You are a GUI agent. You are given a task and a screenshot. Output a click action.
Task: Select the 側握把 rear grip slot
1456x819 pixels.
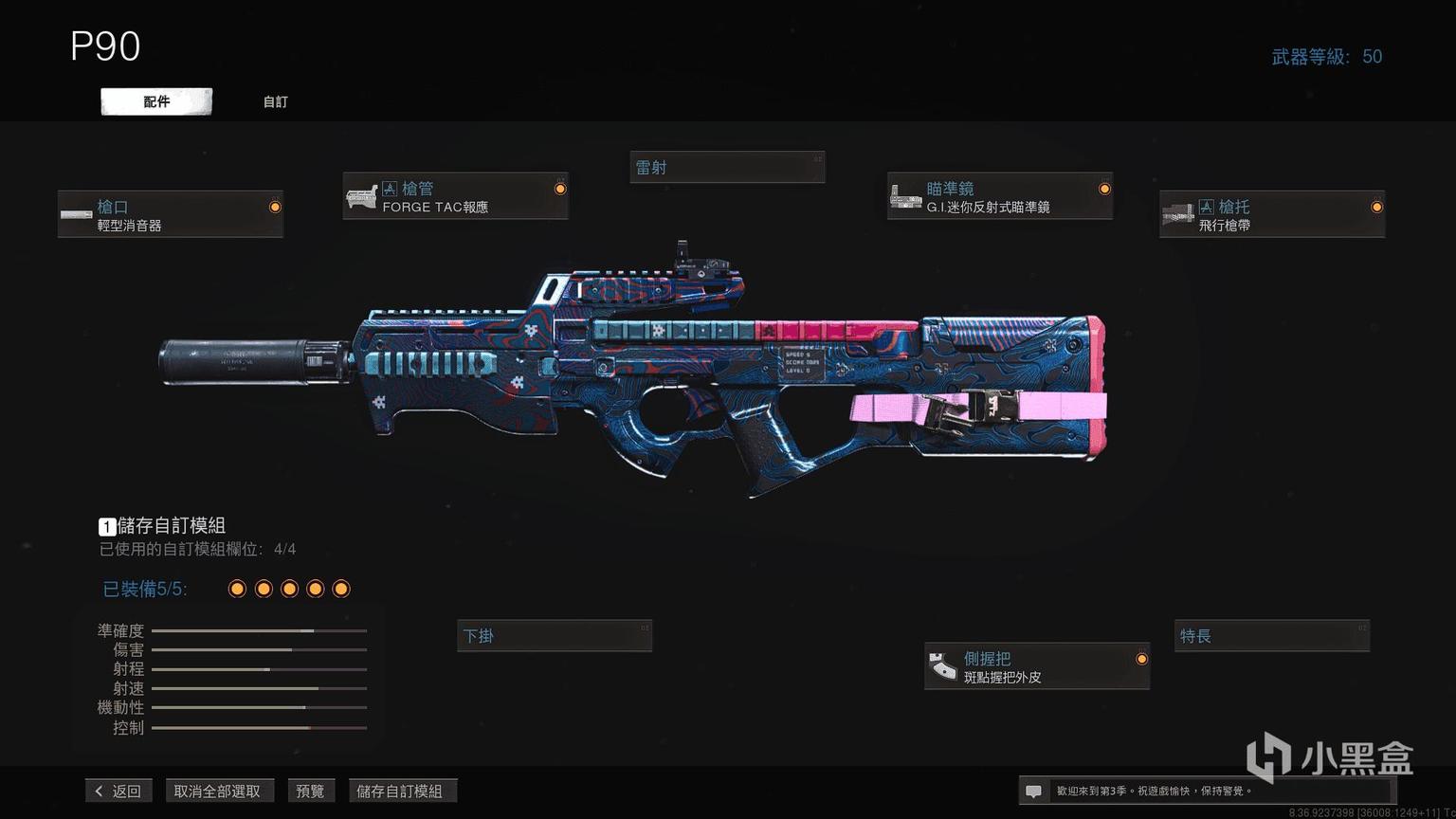tap(1036, 666)
